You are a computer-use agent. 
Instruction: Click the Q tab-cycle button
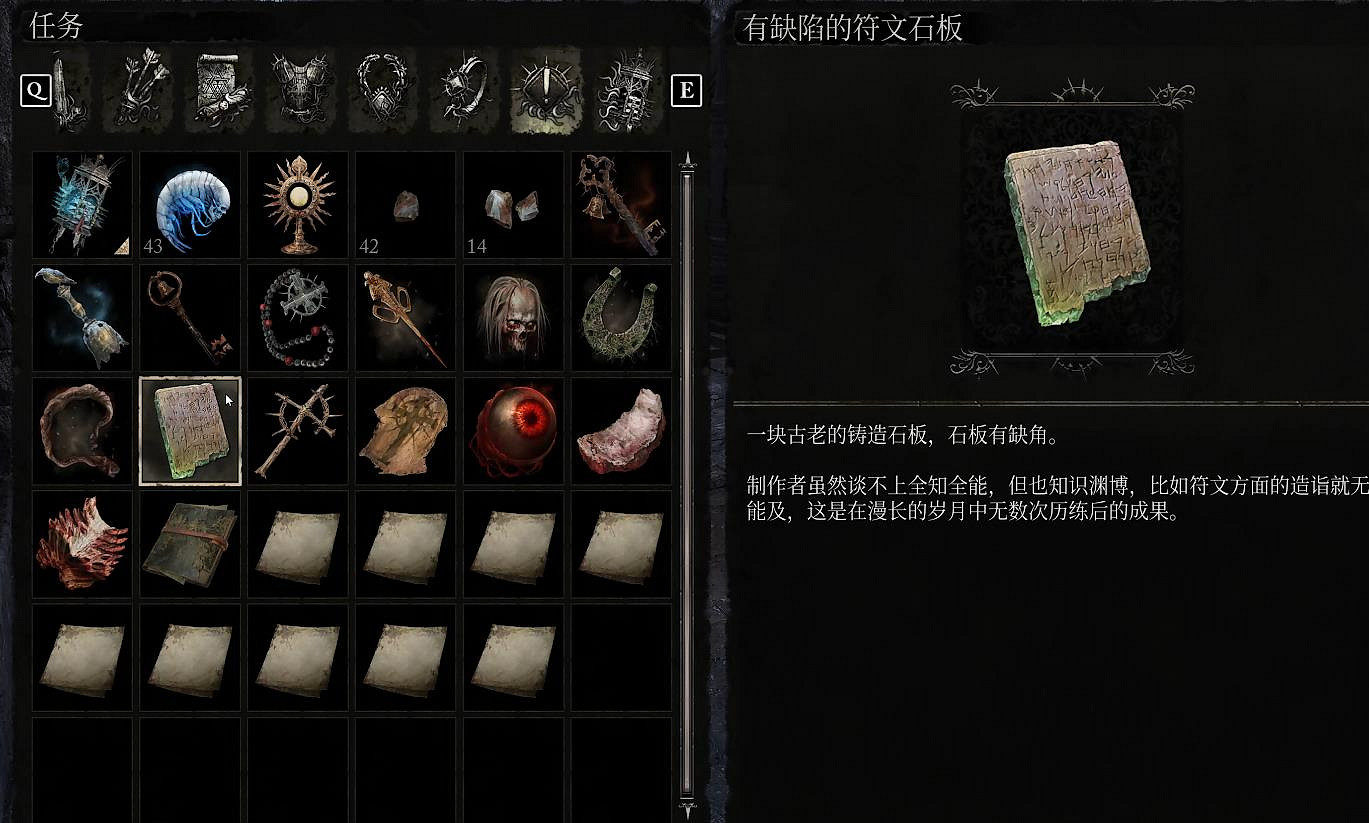coord(36,90)
